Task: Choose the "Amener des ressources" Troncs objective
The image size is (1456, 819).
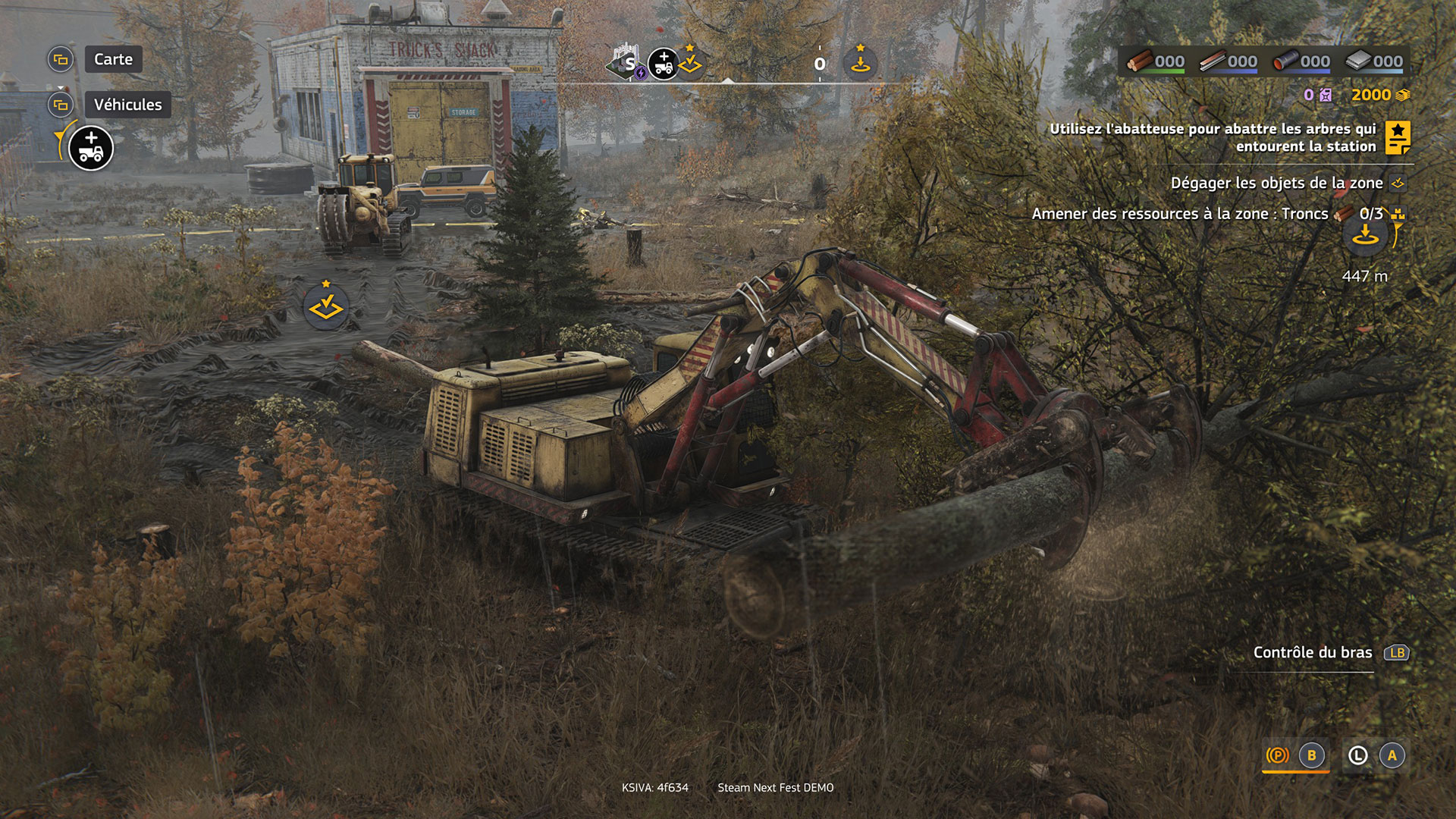Action: (1179, 214)
